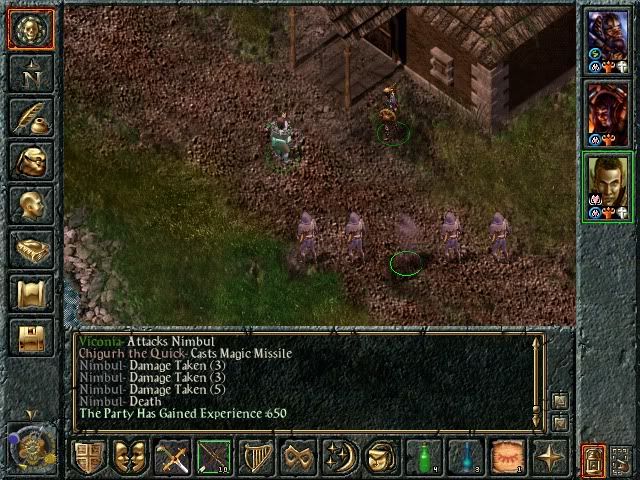Equip the crossed swords weapon slot
The image size is (640, 480).
pyautogui.click(x=172, y=457)
